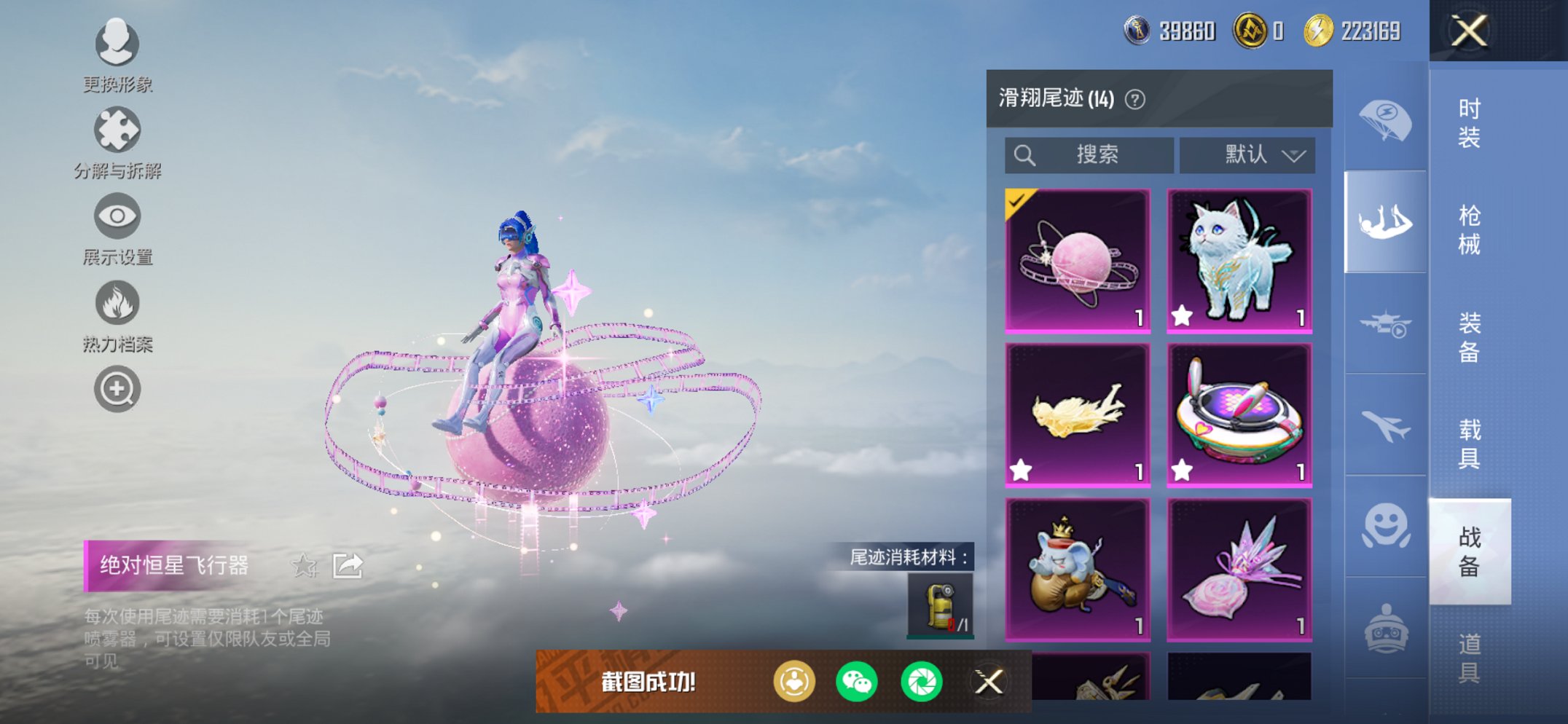The width and height of the screenshot is (1568, 724).
Task: Open the 更换形象 avatar change panel
Action: [x=117, y=45]
